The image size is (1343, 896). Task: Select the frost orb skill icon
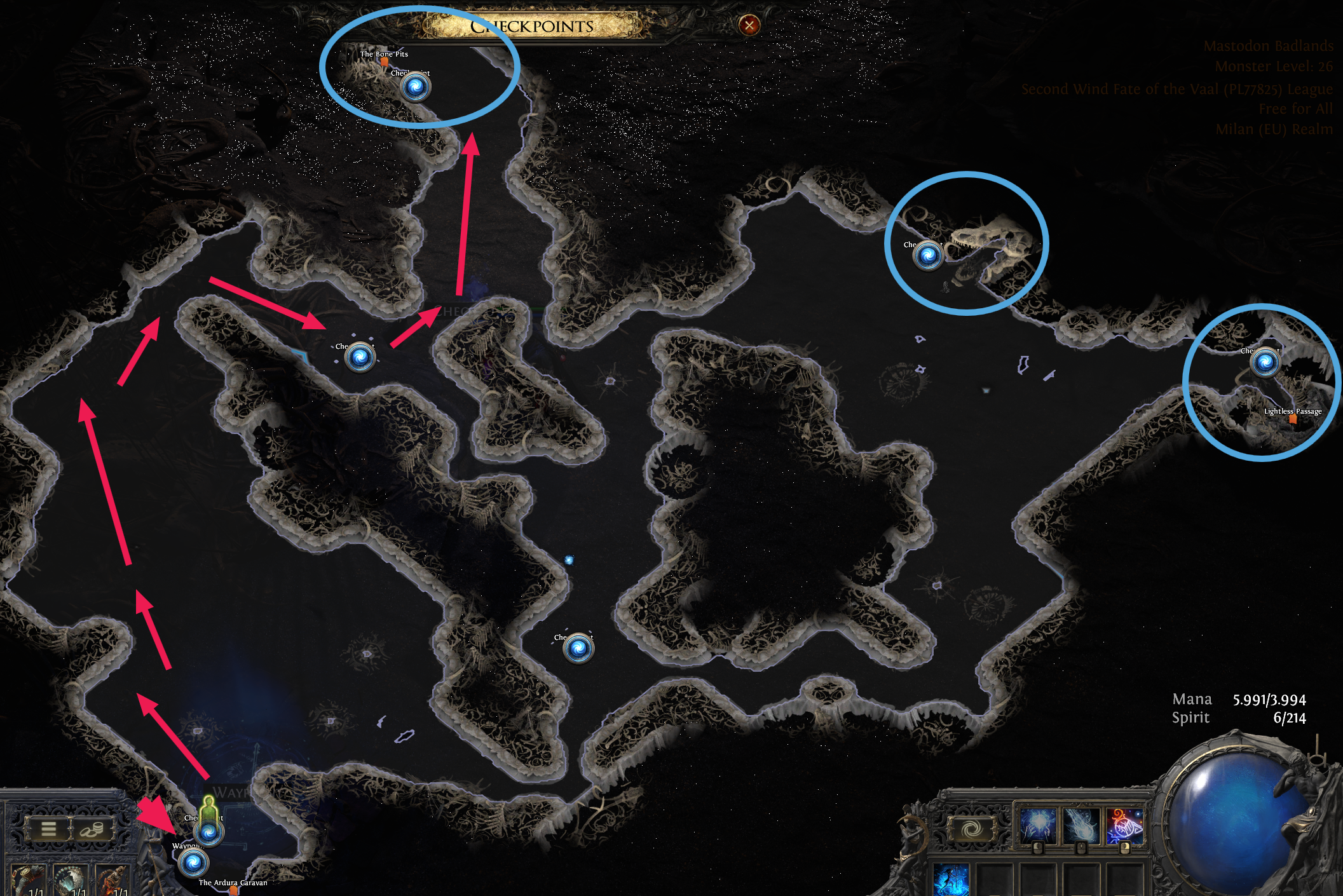pos(1039,825)
